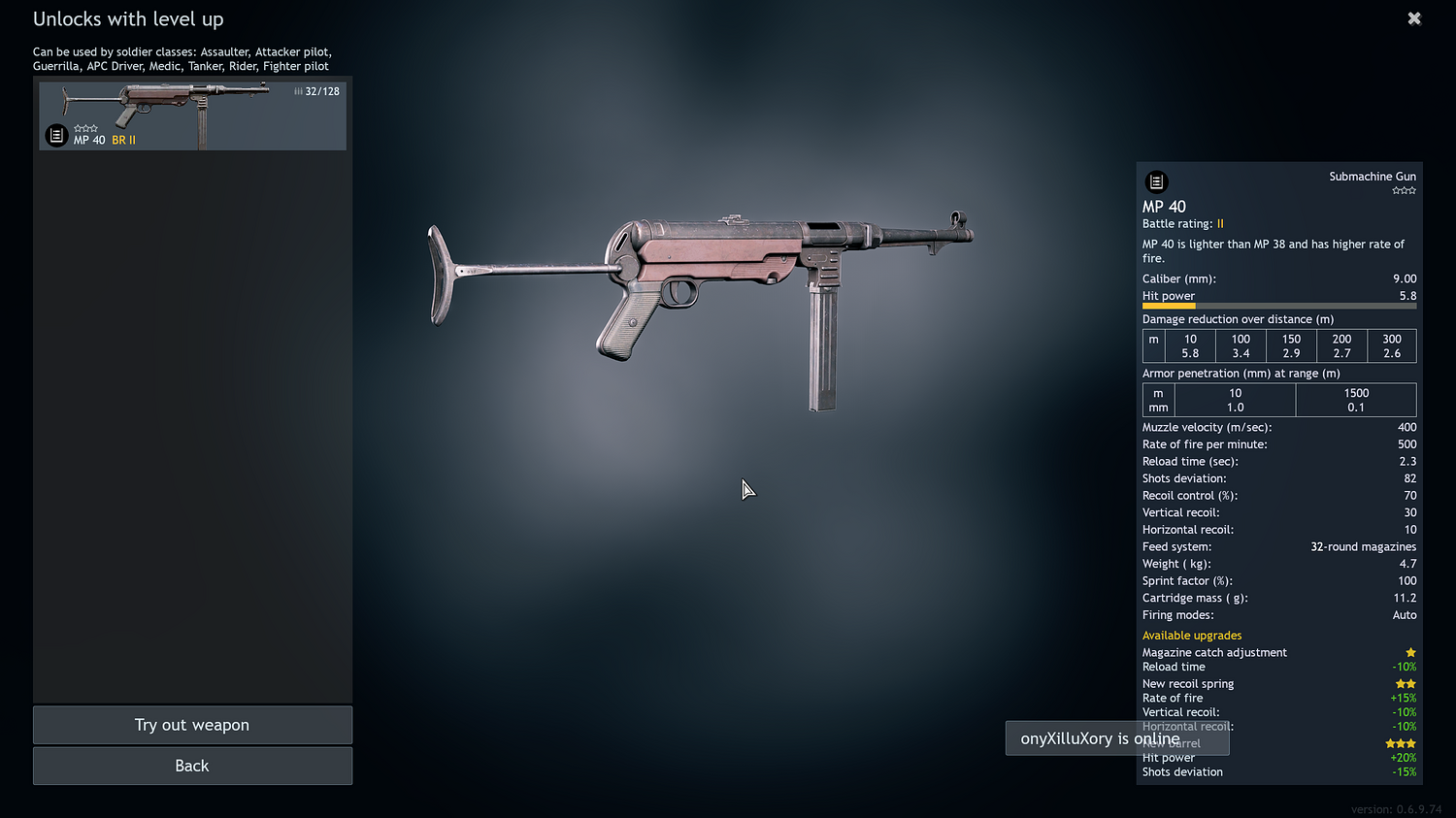Select the 300m damage cell in the table
This screenshot has width=1456, height=818.
point(1392,345)
